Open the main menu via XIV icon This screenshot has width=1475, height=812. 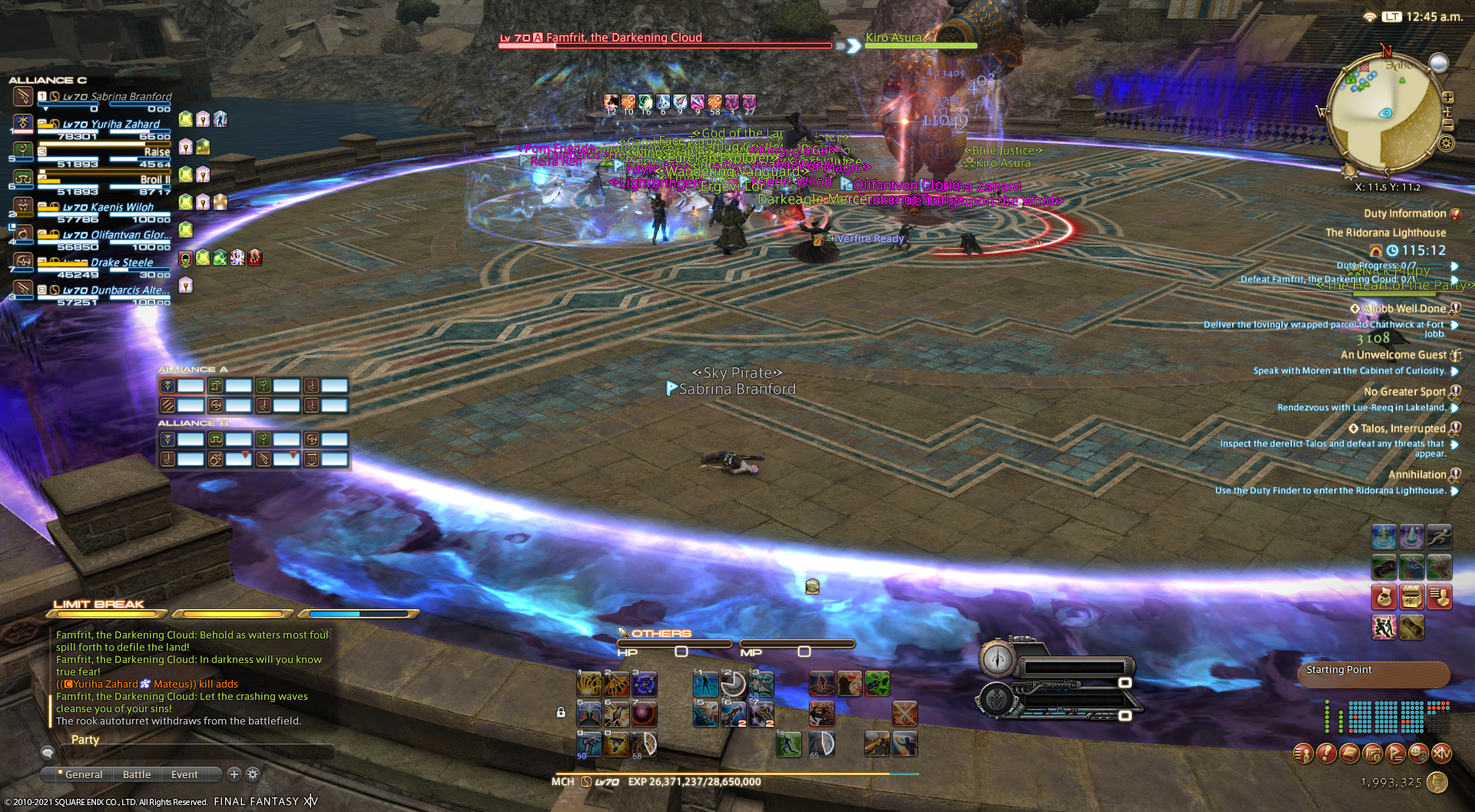[1441, 754]
